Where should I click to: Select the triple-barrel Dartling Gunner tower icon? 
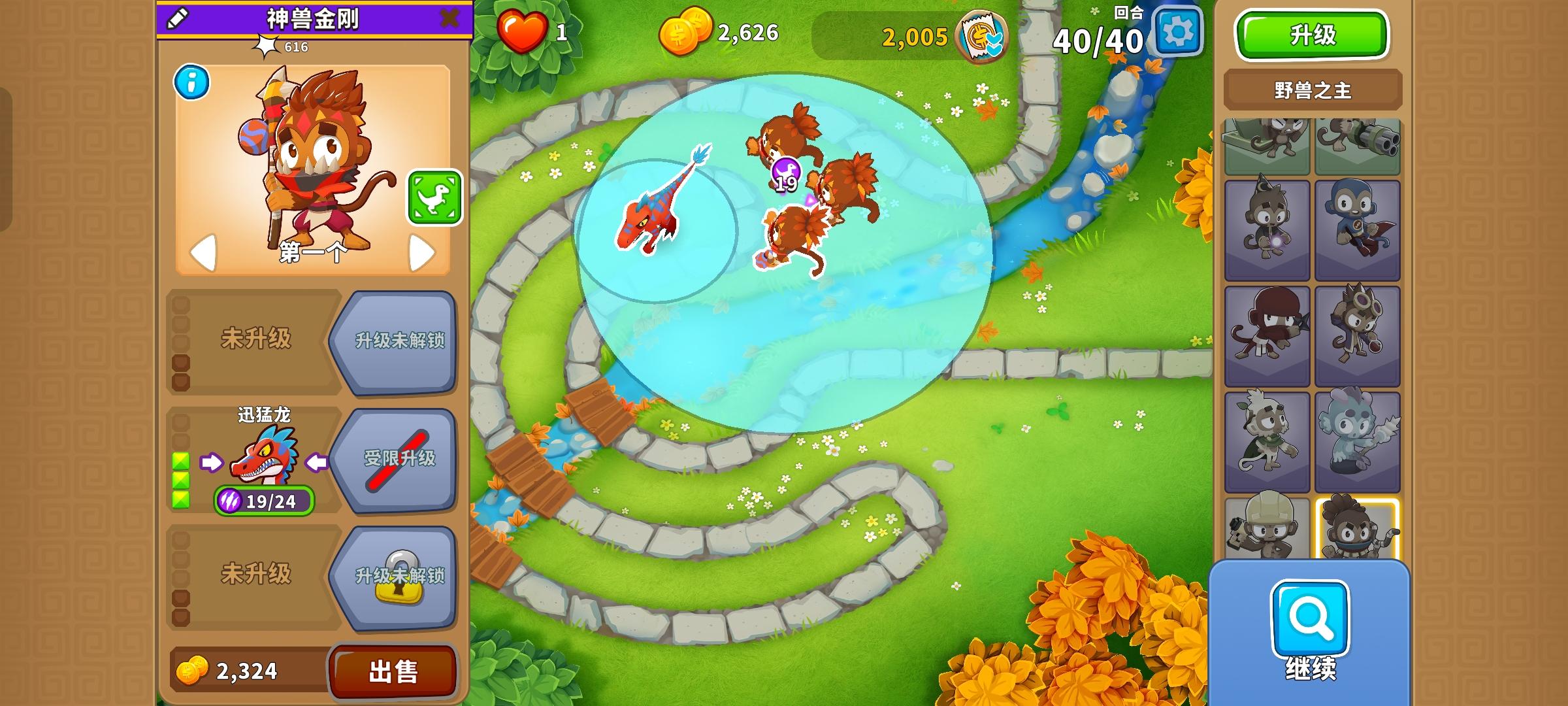click(x=1358, y=145)
